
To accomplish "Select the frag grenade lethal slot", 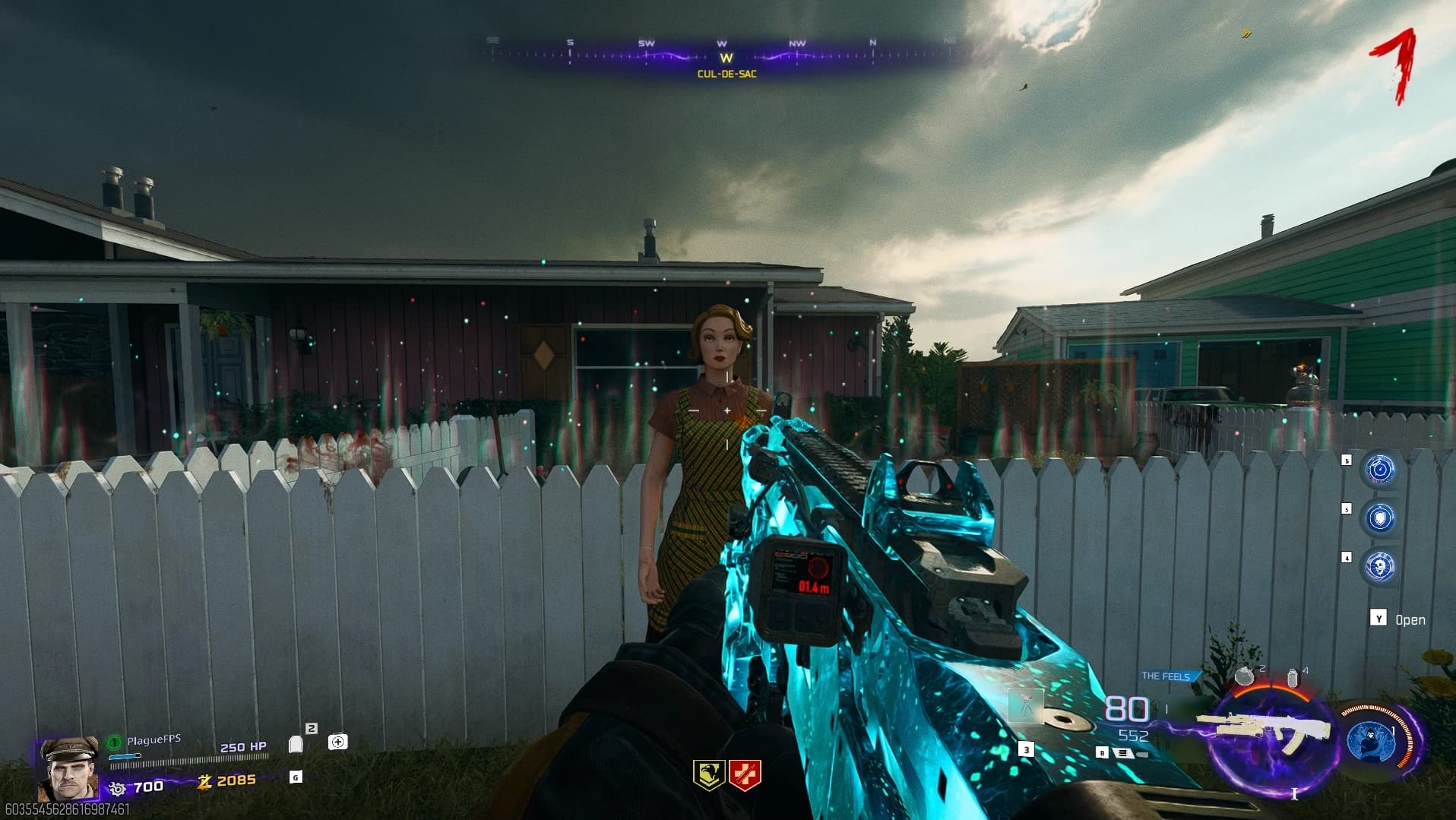I will pos(1244,676).
